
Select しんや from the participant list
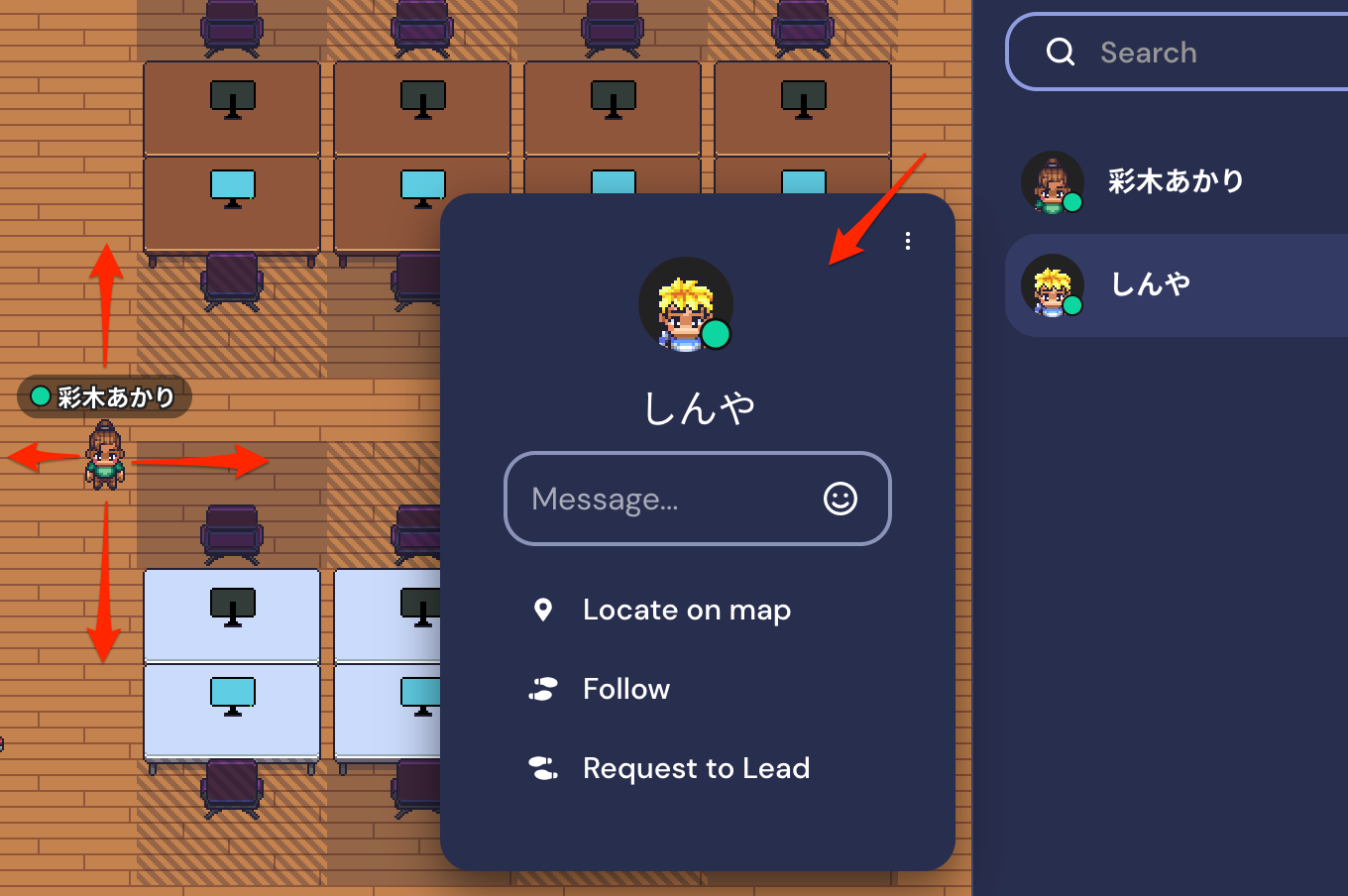(x=1151, y=284)
